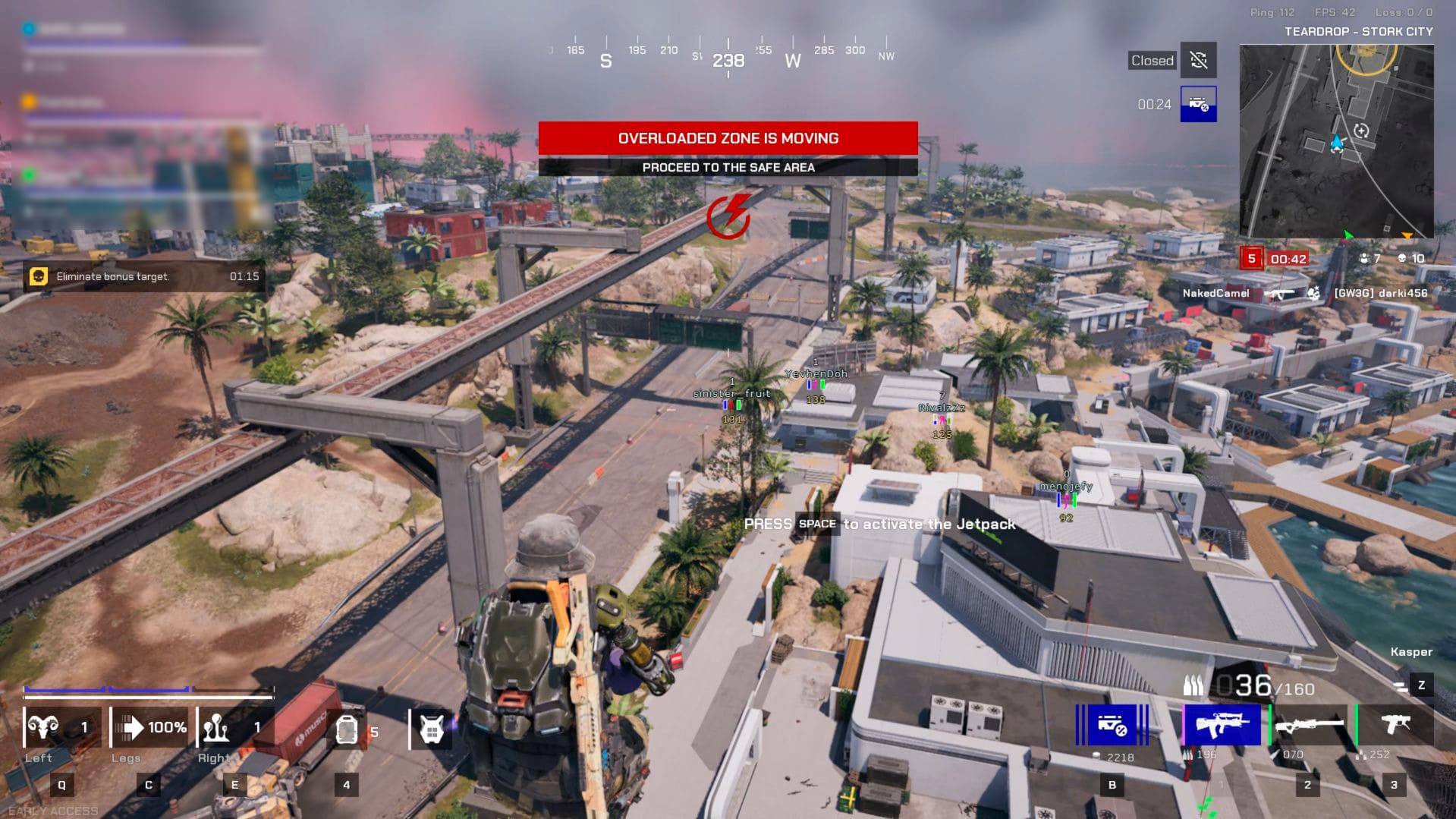Switch to the pistol weapon slot
Image resolution: width=1456 pixels, height=819 pixels.
point(1395,725)
